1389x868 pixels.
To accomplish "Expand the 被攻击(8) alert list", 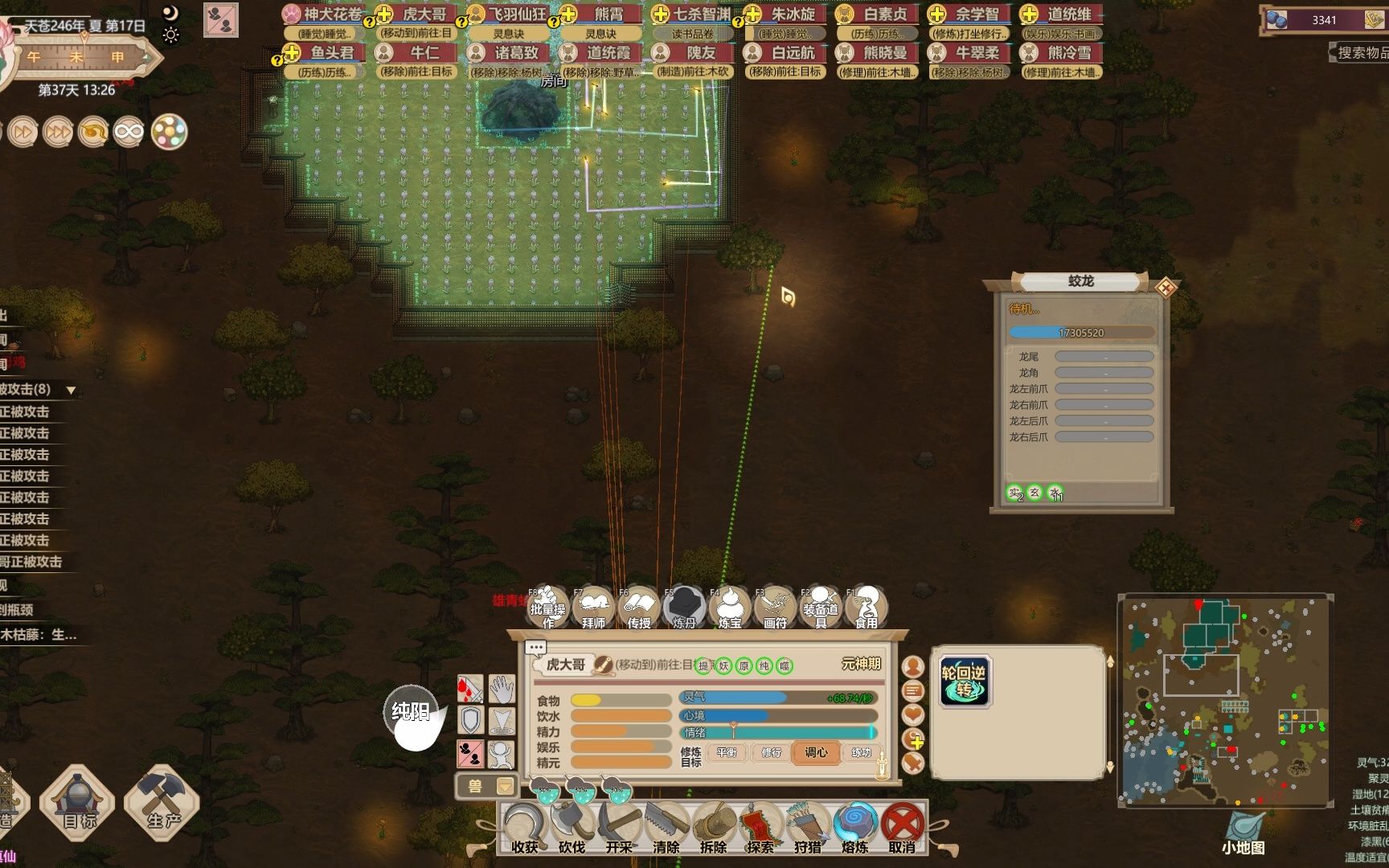I will click(71, 391).
